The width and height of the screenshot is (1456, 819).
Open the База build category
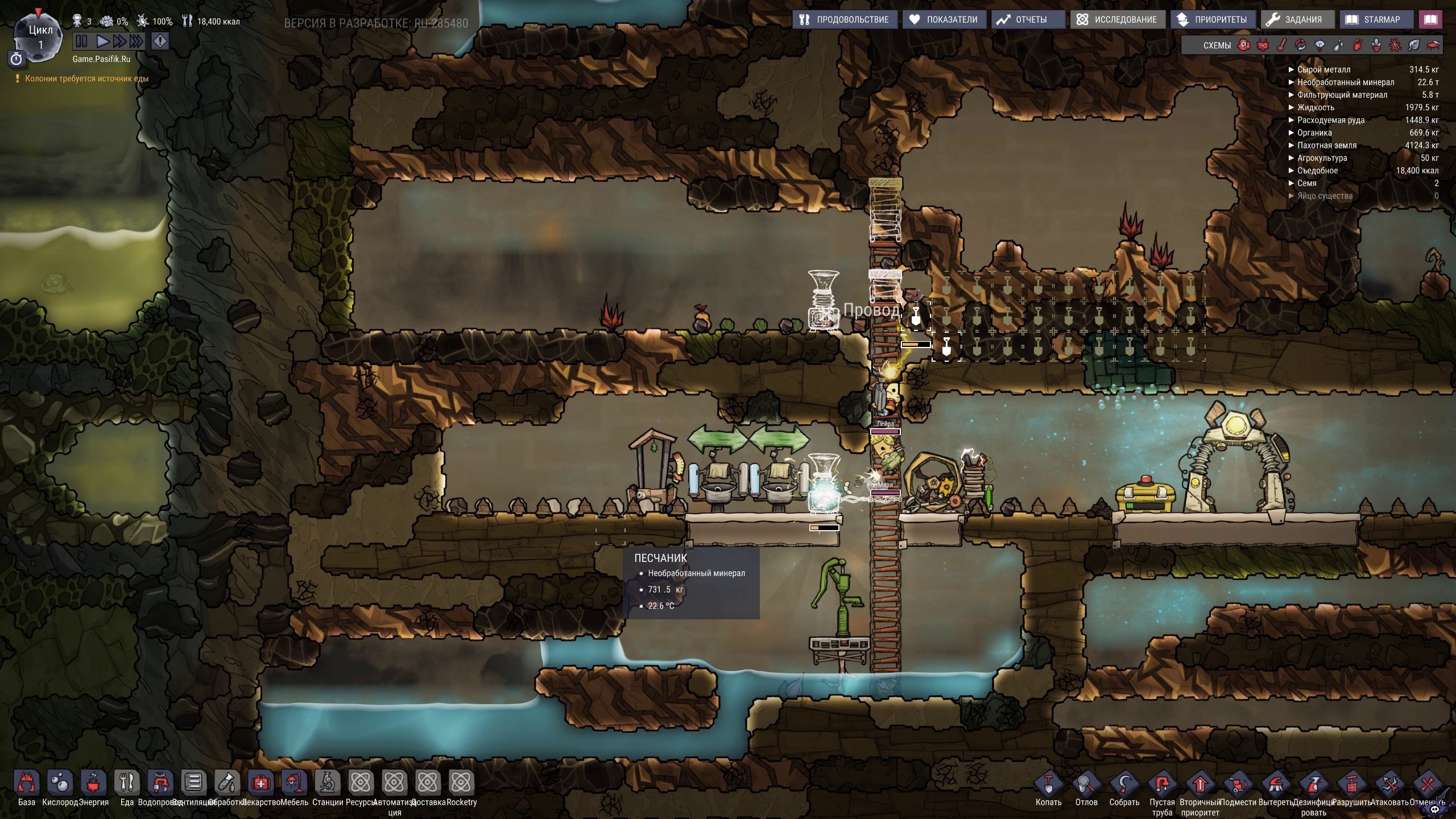[x=26, y=783]
